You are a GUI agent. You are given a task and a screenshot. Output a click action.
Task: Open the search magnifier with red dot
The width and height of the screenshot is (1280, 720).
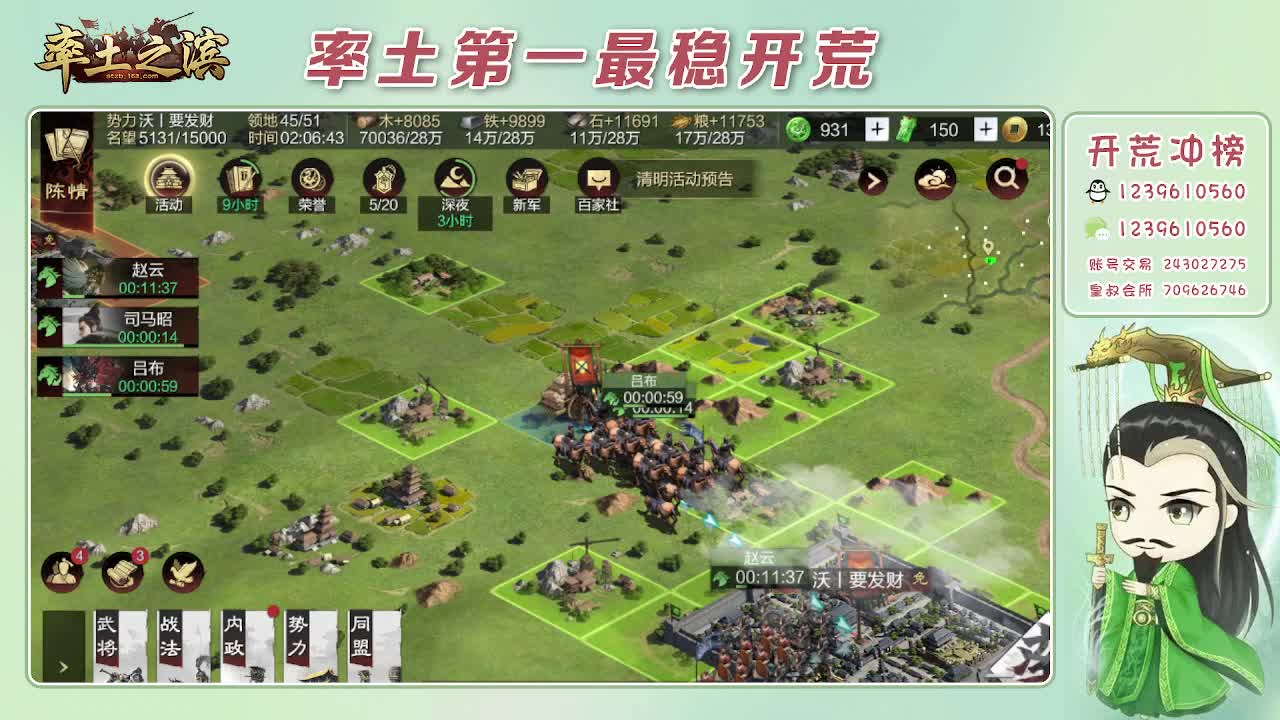[x=1007, y=178]
